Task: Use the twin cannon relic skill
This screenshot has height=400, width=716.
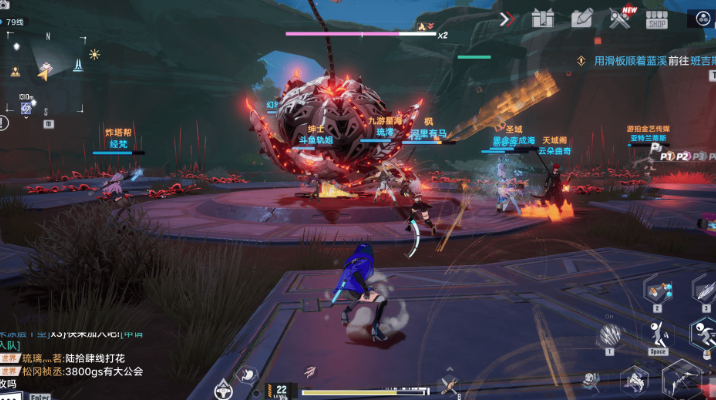Action: tap(659, 289)
